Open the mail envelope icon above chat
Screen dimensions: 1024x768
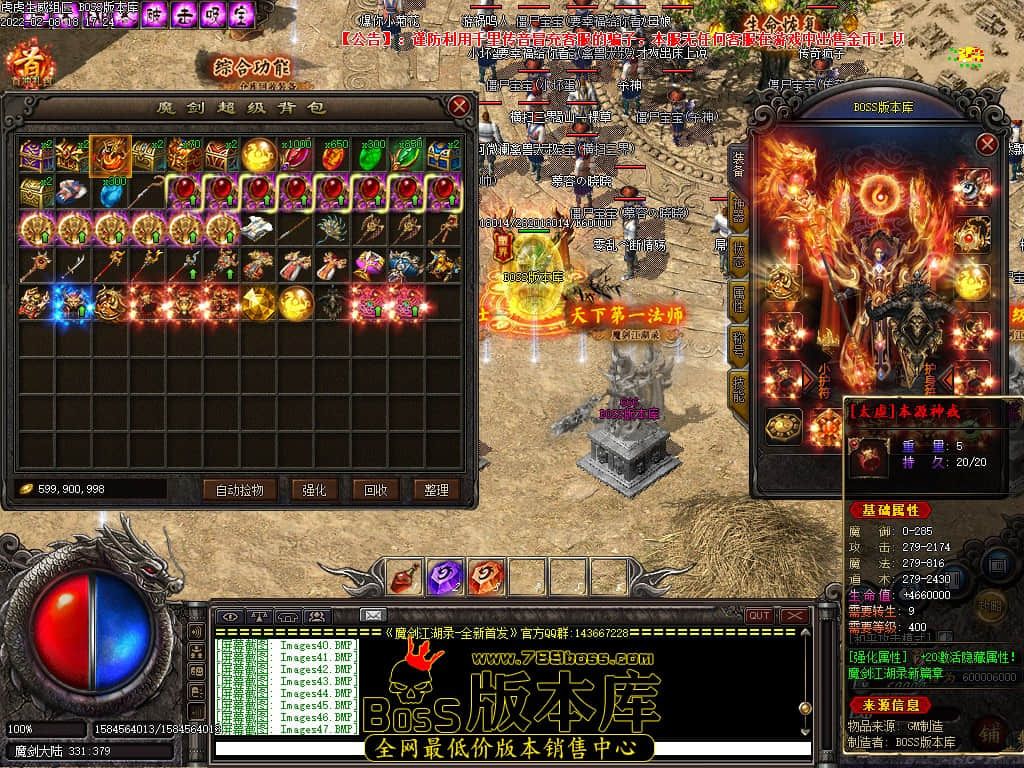[x=372, y=615]
